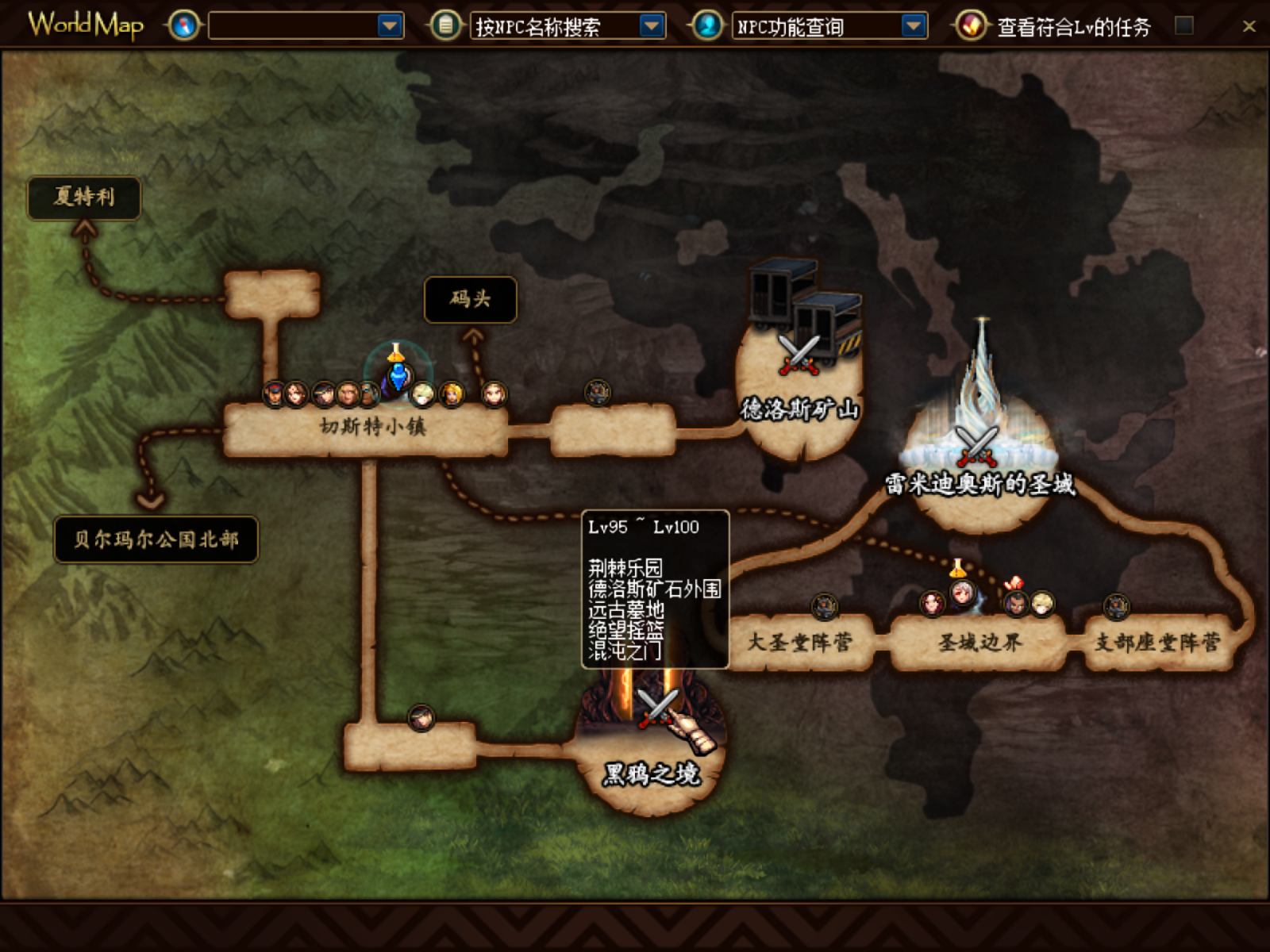Toggle the 查看符合Lv的任务 checkbox
Screen dimensions: 1270x952
coord(1183,26)
